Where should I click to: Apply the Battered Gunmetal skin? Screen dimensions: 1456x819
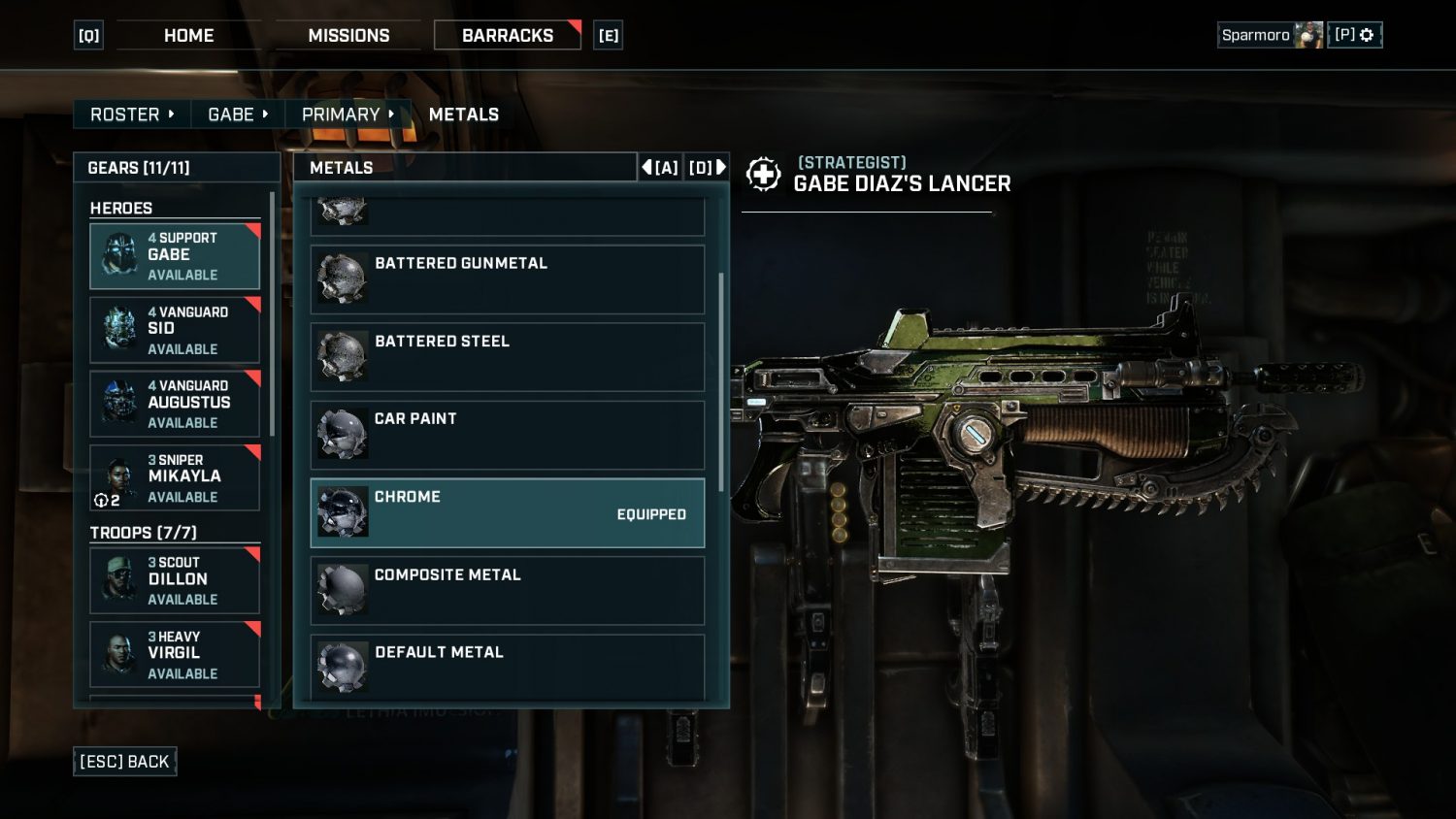point(507,279)
